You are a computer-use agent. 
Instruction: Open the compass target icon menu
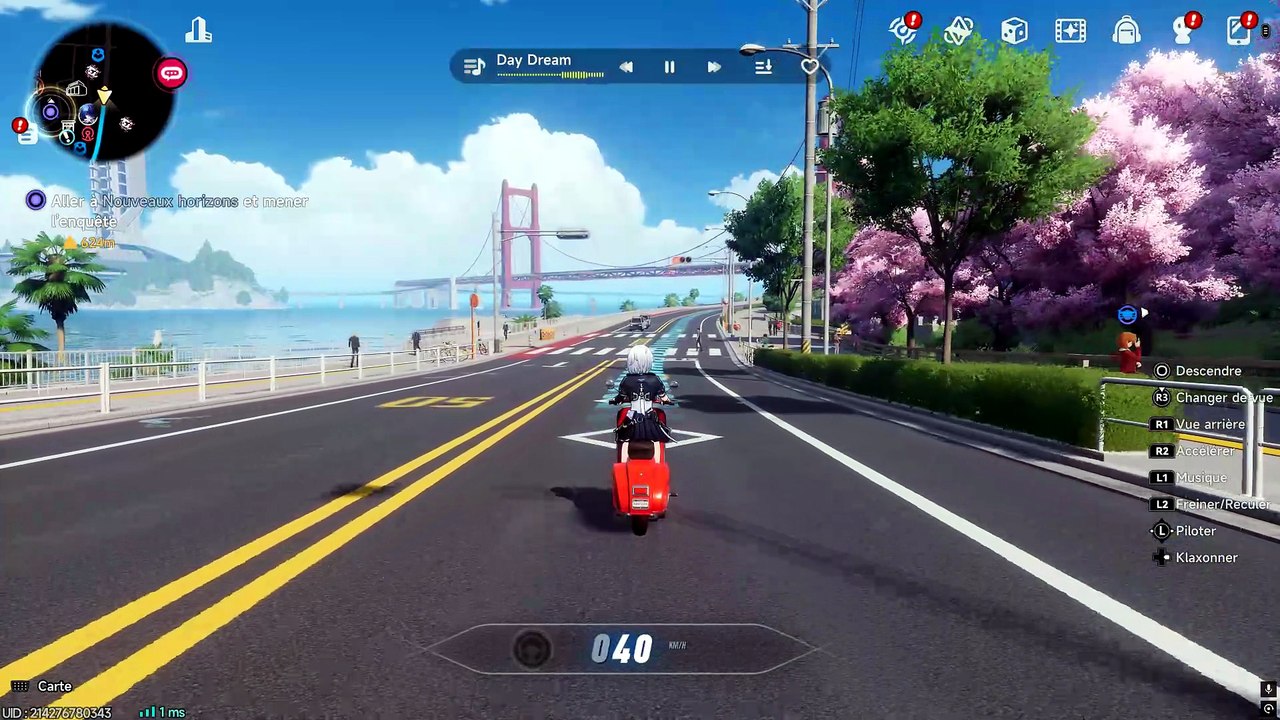coord(903,30)
